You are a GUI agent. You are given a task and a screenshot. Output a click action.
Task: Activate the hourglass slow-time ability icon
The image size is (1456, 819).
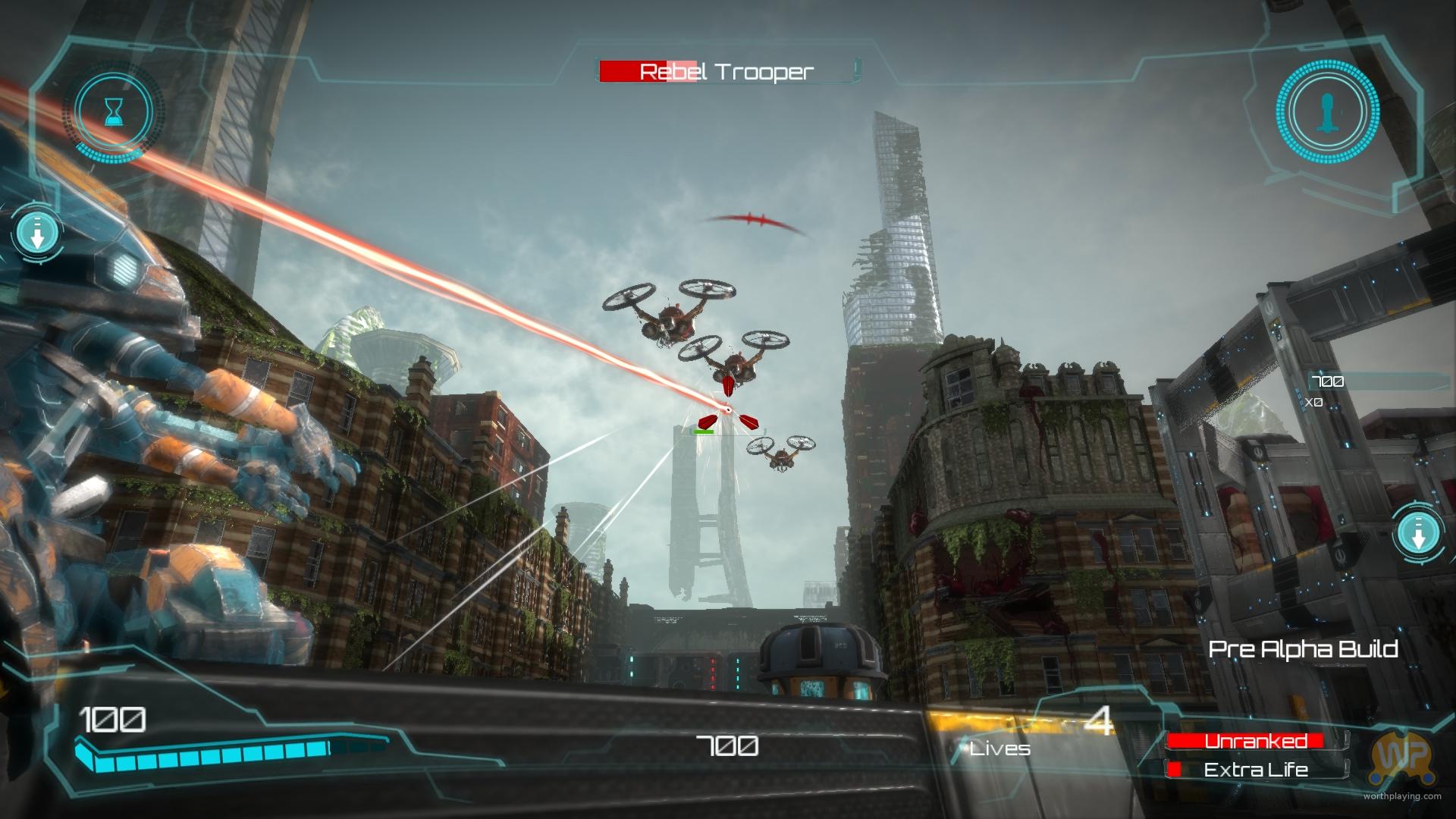coord(114,112)
